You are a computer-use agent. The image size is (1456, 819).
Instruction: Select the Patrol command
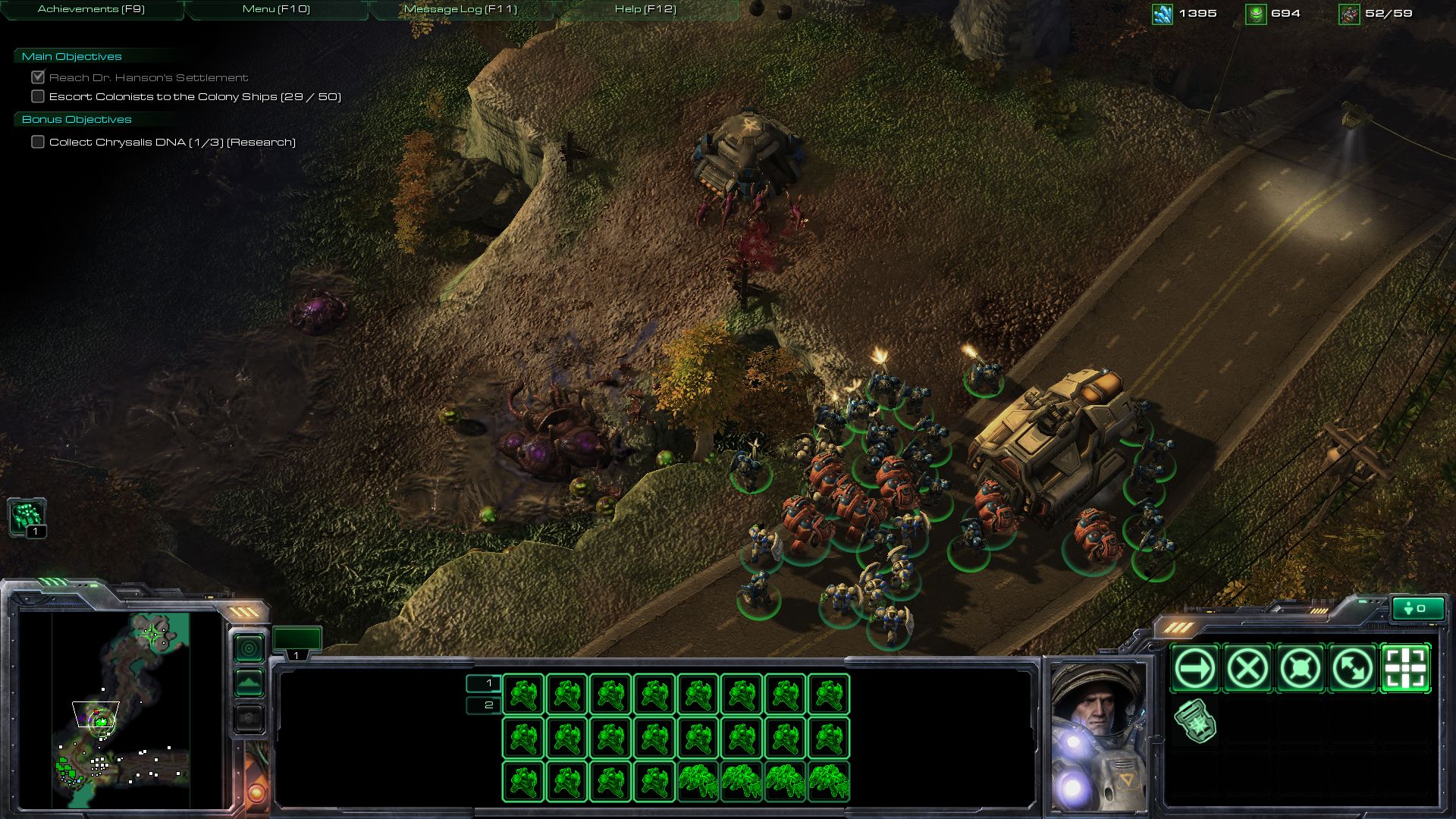pos(1353,669)
